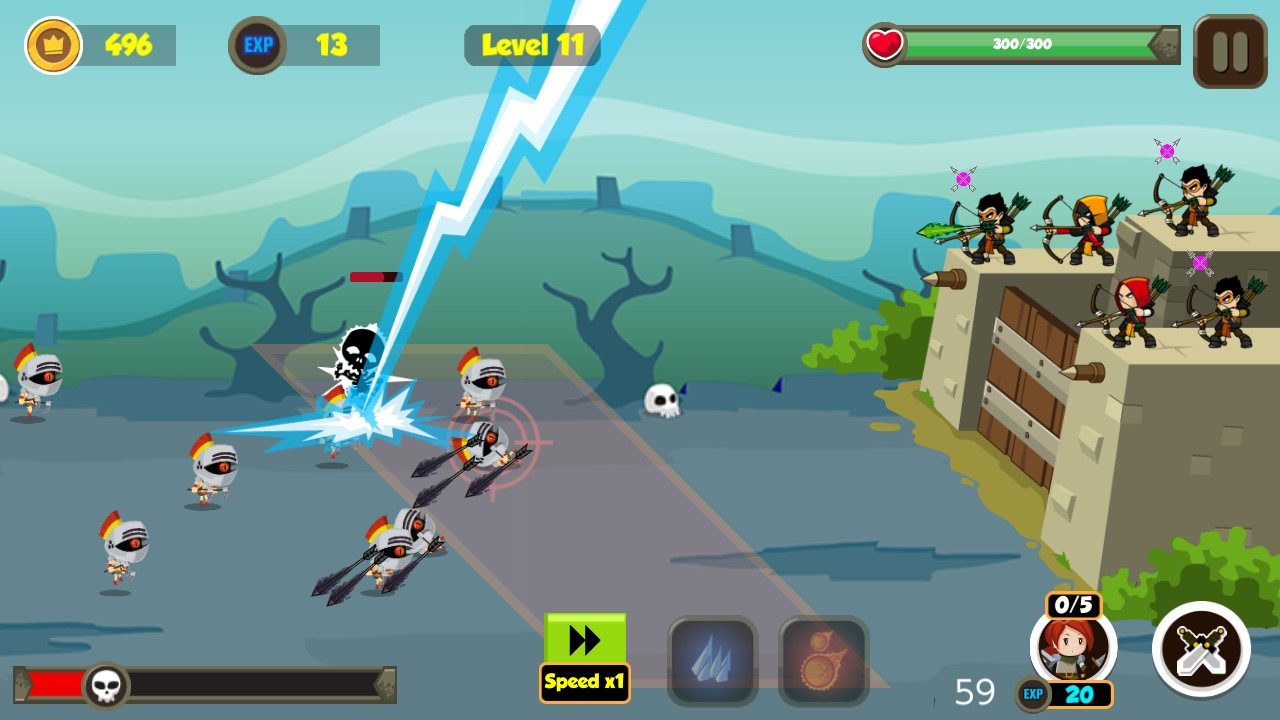
Task: Click the EXP orb showing 20
Action: [x=1068, y=692]
